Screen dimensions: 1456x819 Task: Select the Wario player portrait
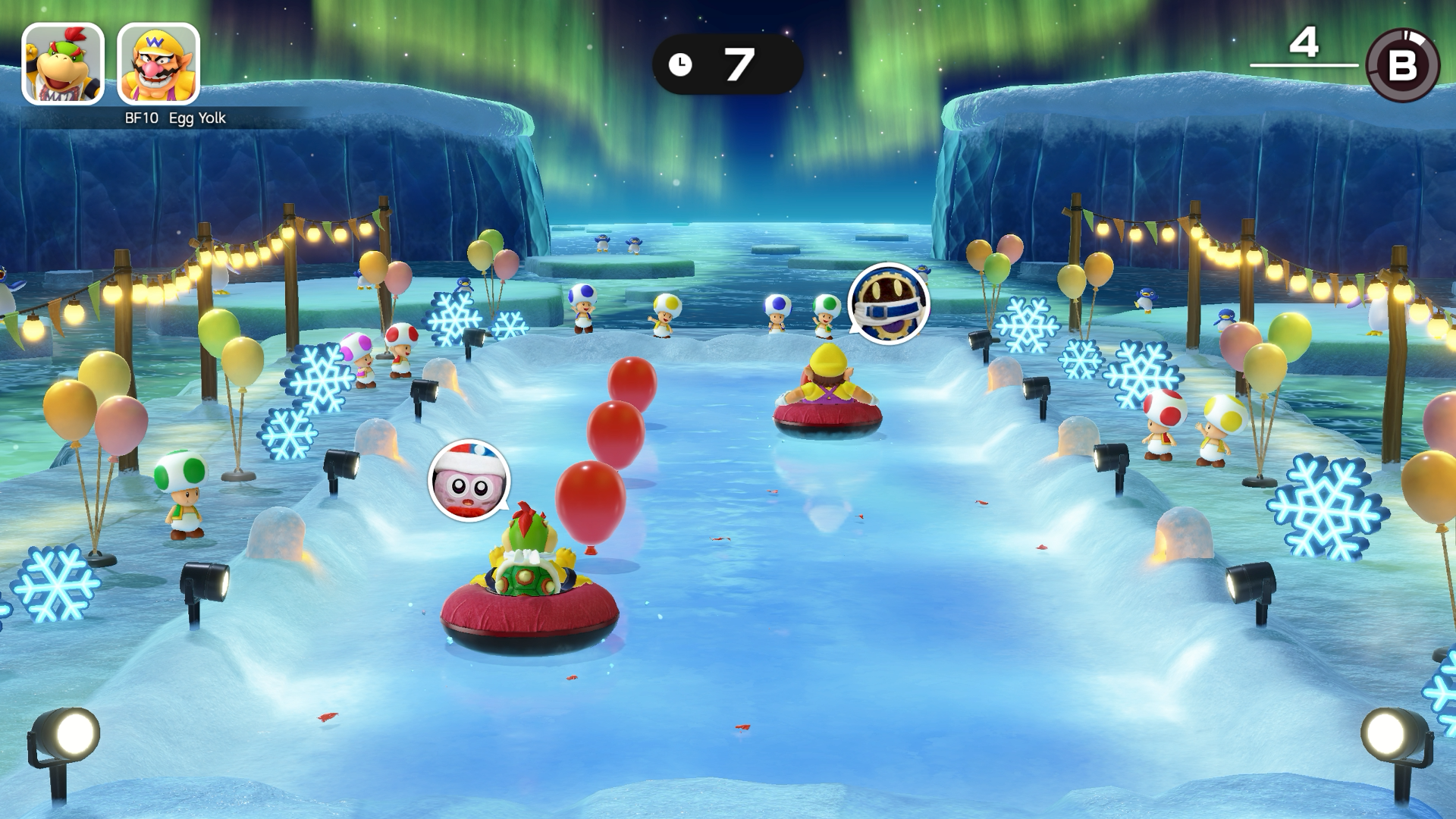pos(158,64)
